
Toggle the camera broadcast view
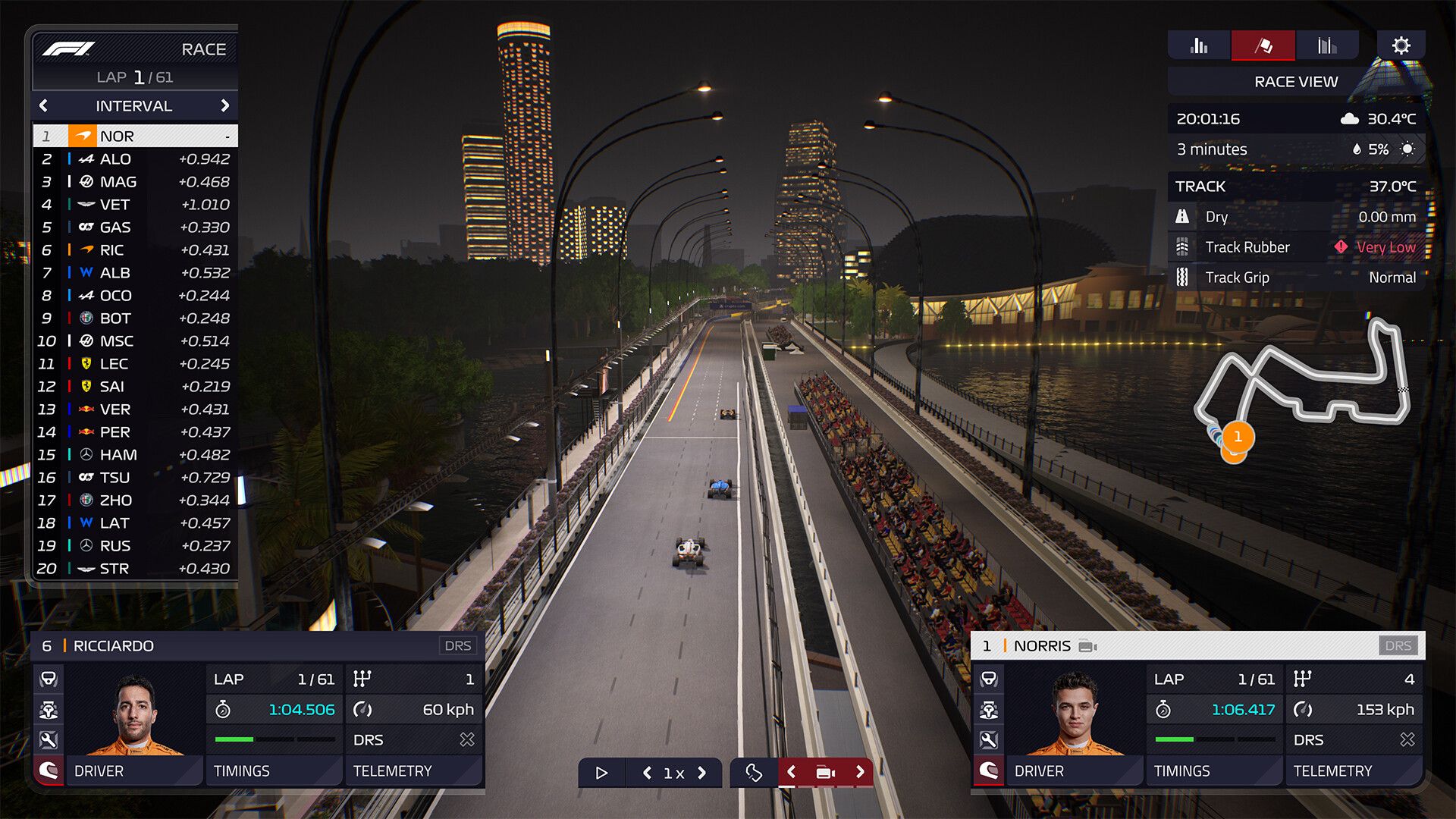(825, 772)
